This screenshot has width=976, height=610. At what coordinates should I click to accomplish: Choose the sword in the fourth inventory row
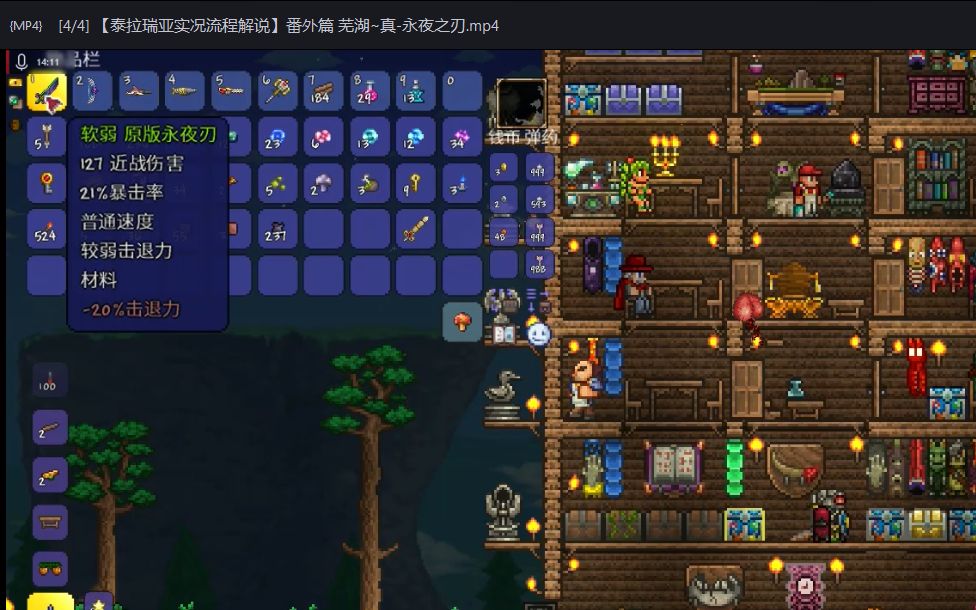(x=416, y=229)
